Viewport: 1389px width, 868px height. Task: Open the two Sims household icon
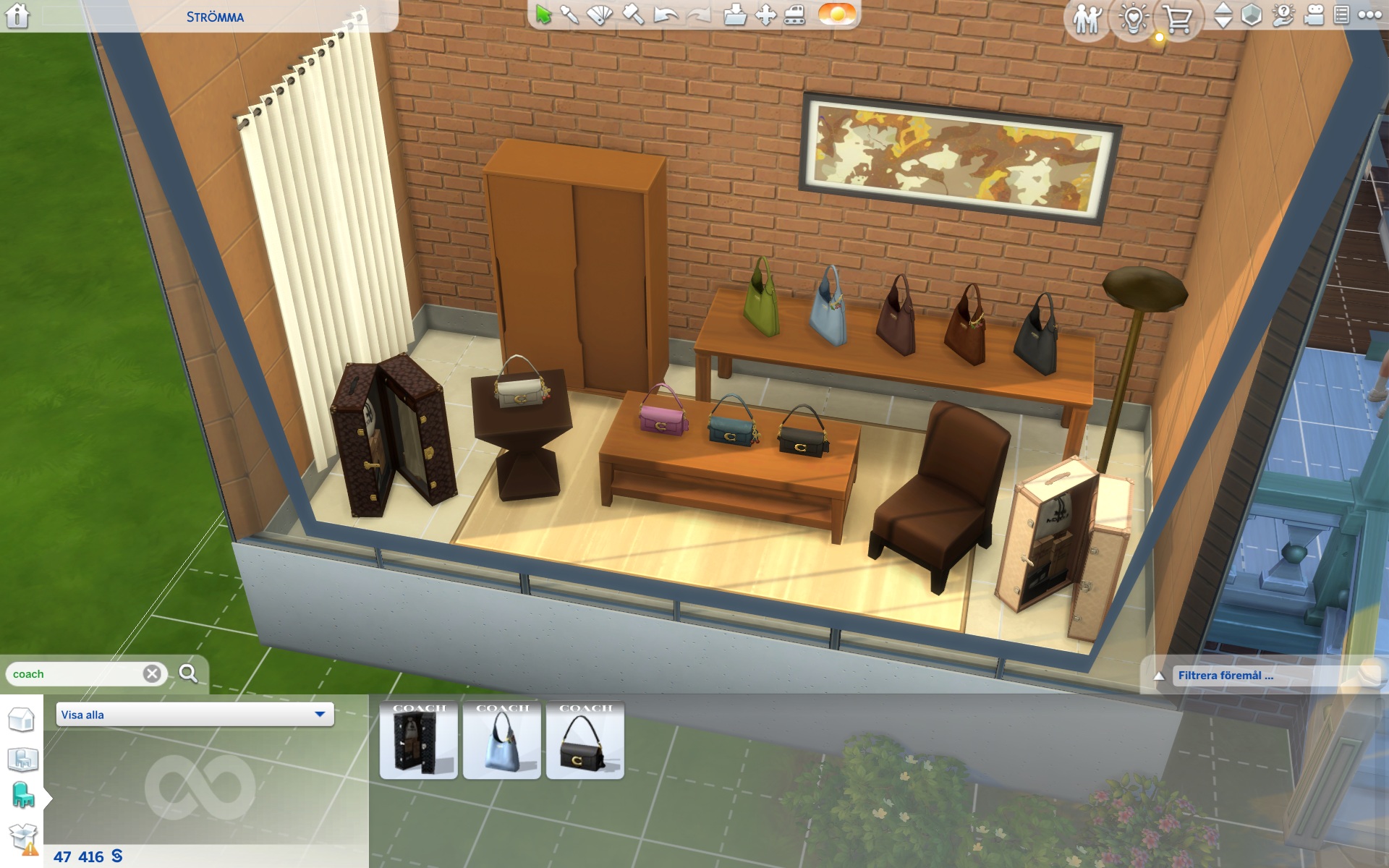pyautogui.click(x=1087, y=19)
